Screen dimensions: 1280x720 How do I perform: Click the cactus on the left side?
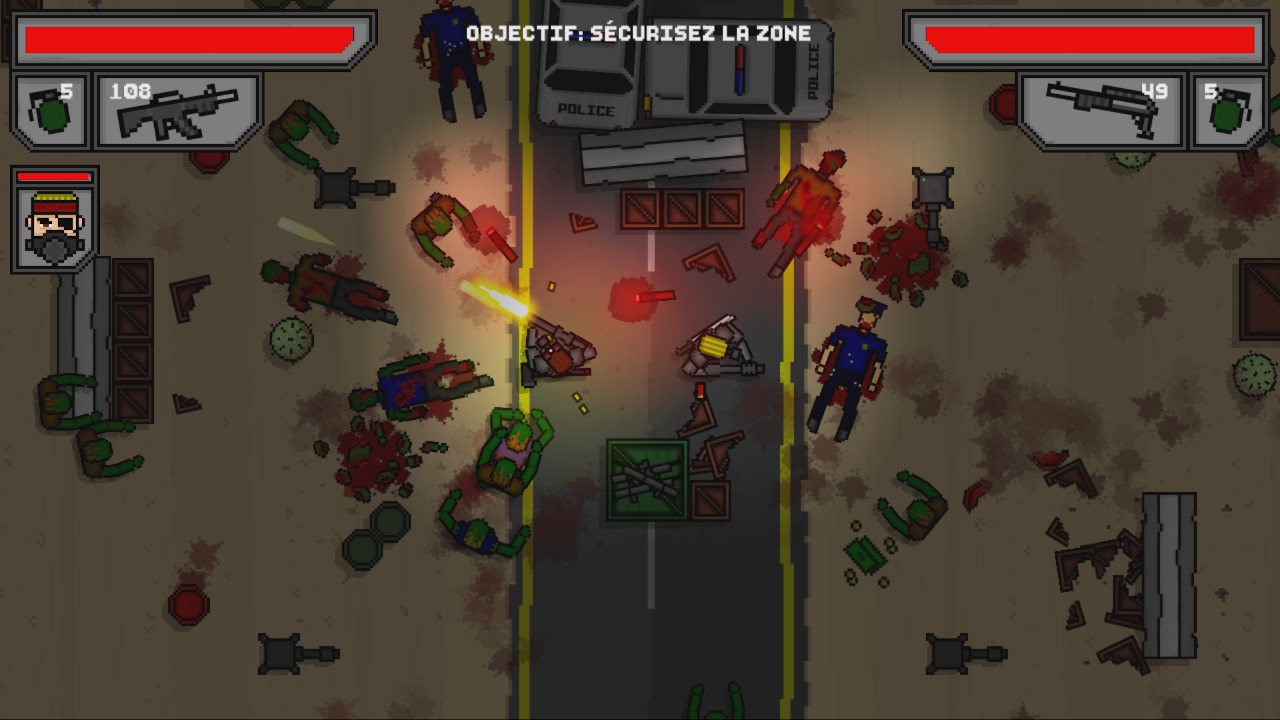click(291, 340)
